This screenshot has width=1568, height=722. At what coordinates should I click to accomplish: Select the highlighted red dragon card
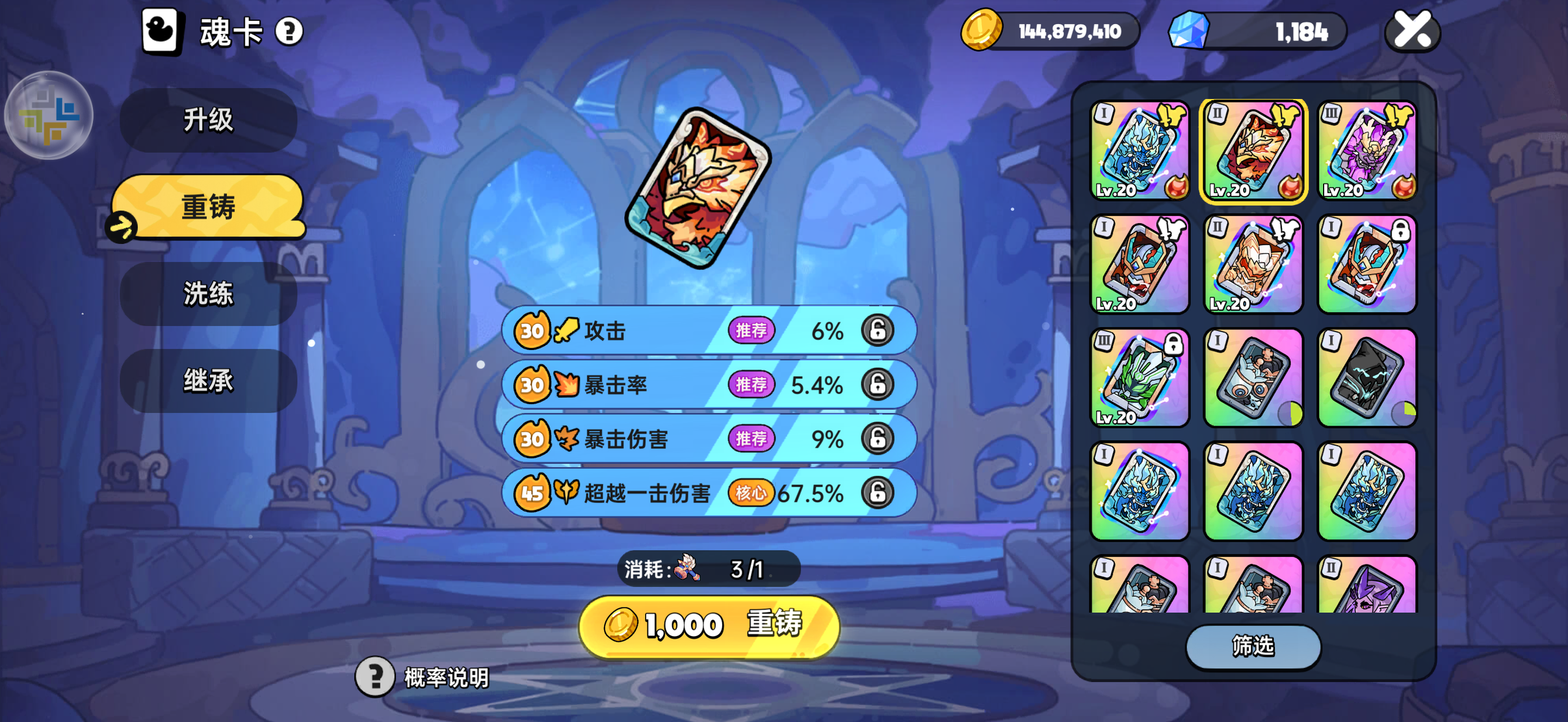pos(1253,151)
